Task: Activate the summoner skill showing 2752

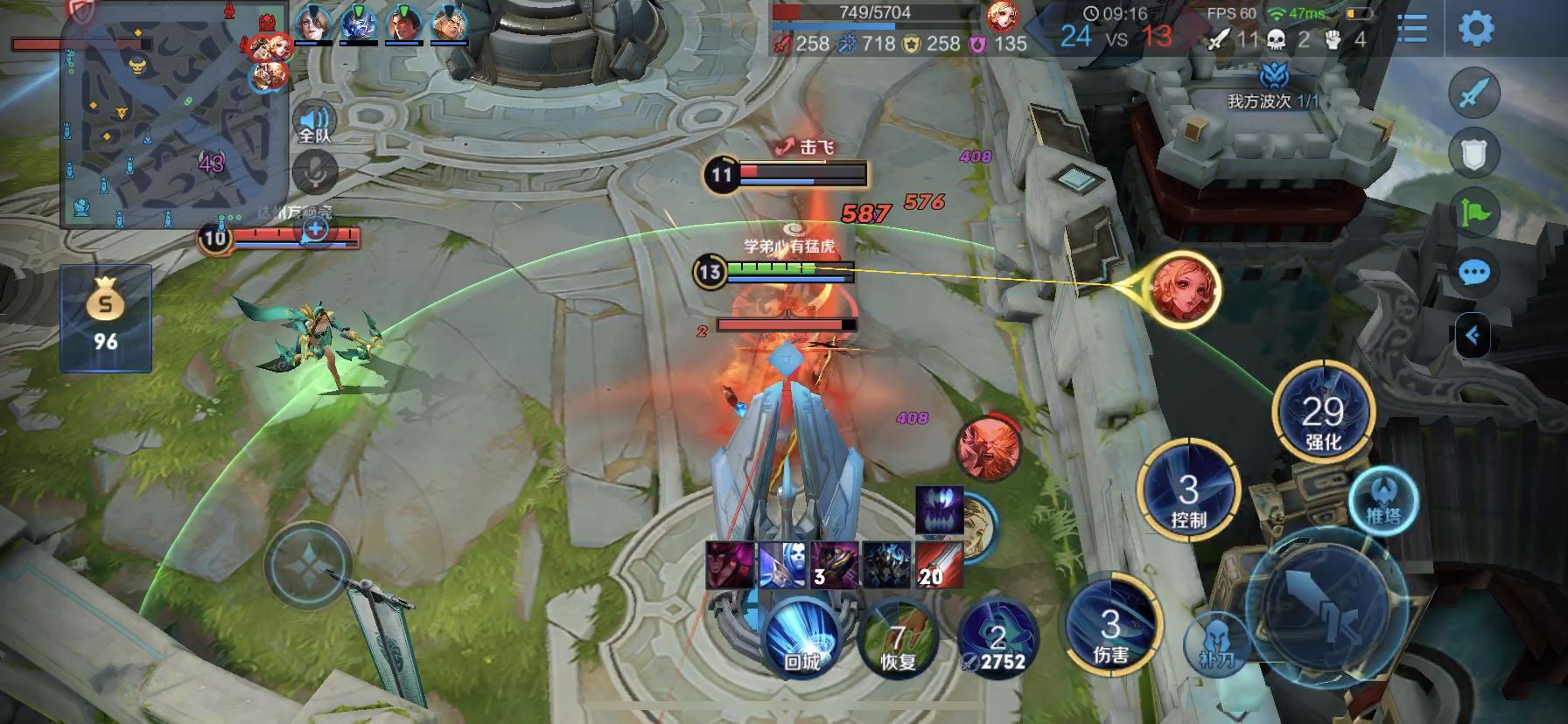Action: pyautogui.click(x=998, y=638)
